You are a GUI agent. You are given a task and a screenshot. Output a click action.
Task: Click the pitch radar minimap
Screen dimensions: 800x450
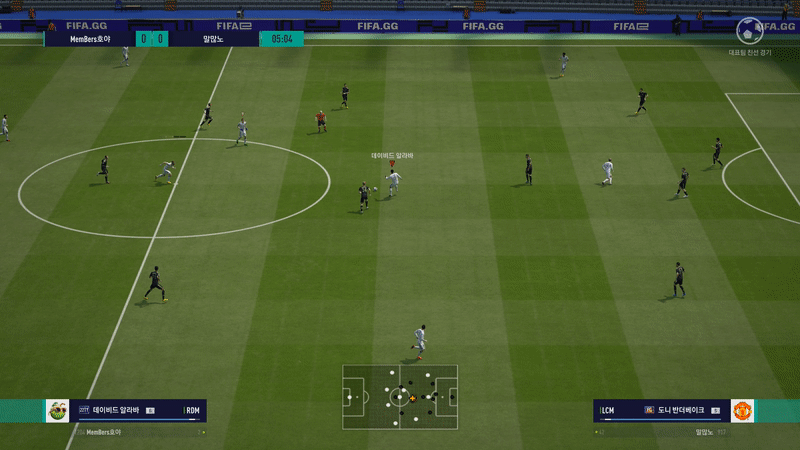tap(400, 397)
